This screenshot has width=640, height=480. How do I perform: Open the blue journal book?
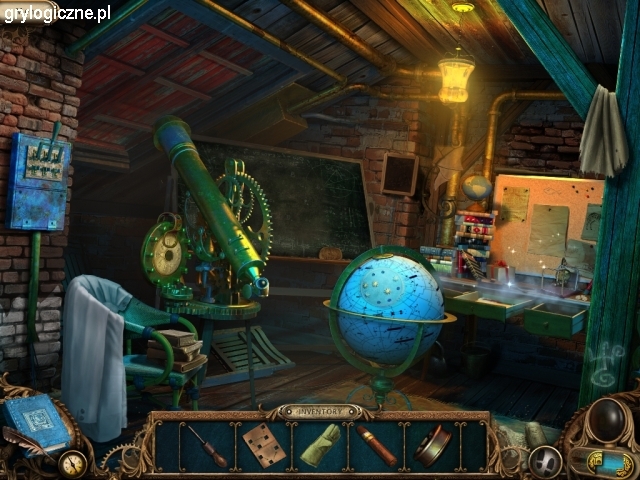pyautogui.click(x=36, y=423)
